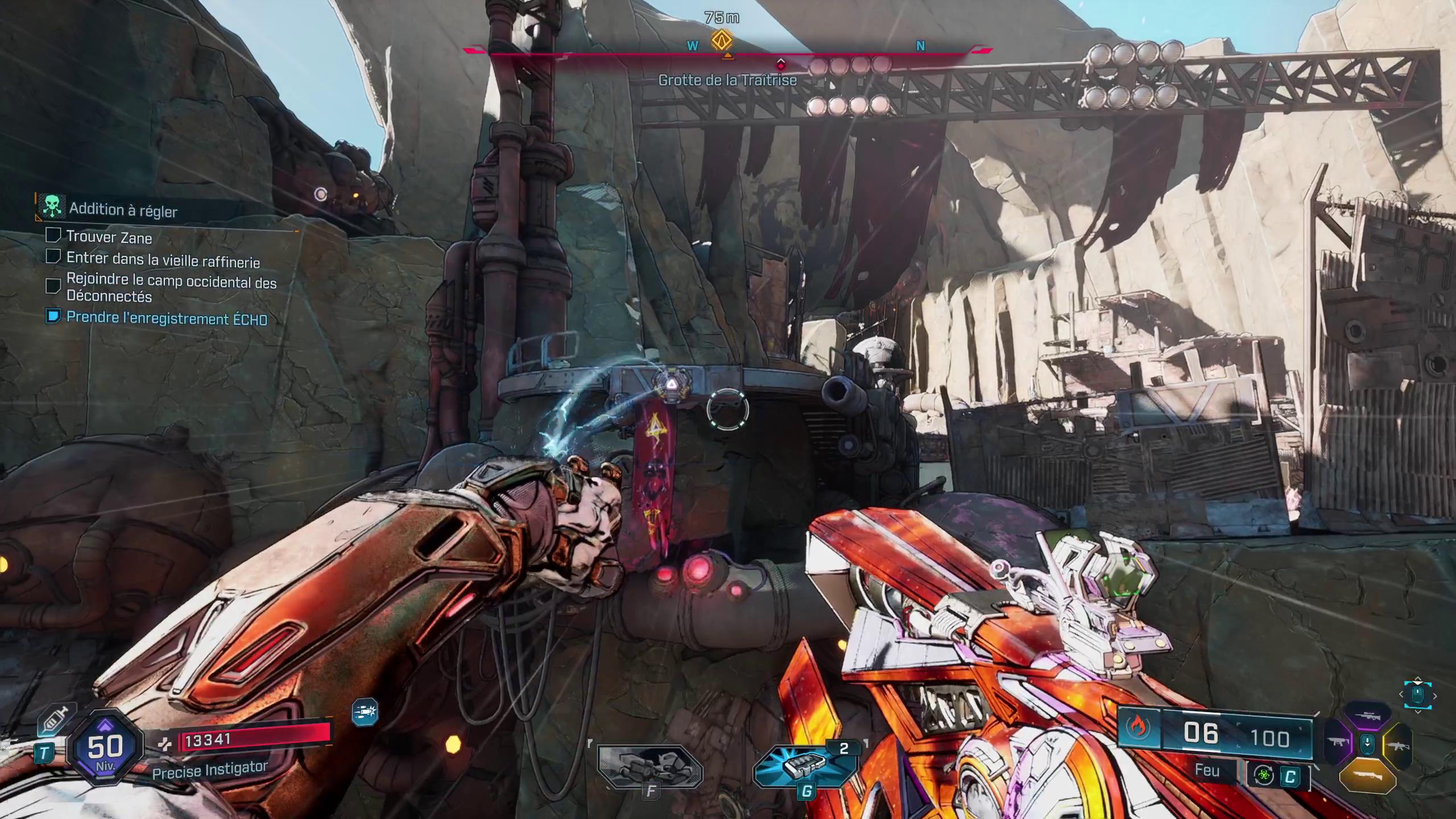Screen dimensions: 1456x819
Task: Click 'Entrer dans la vieille raffinerie' objective
Action: [163, 260]
